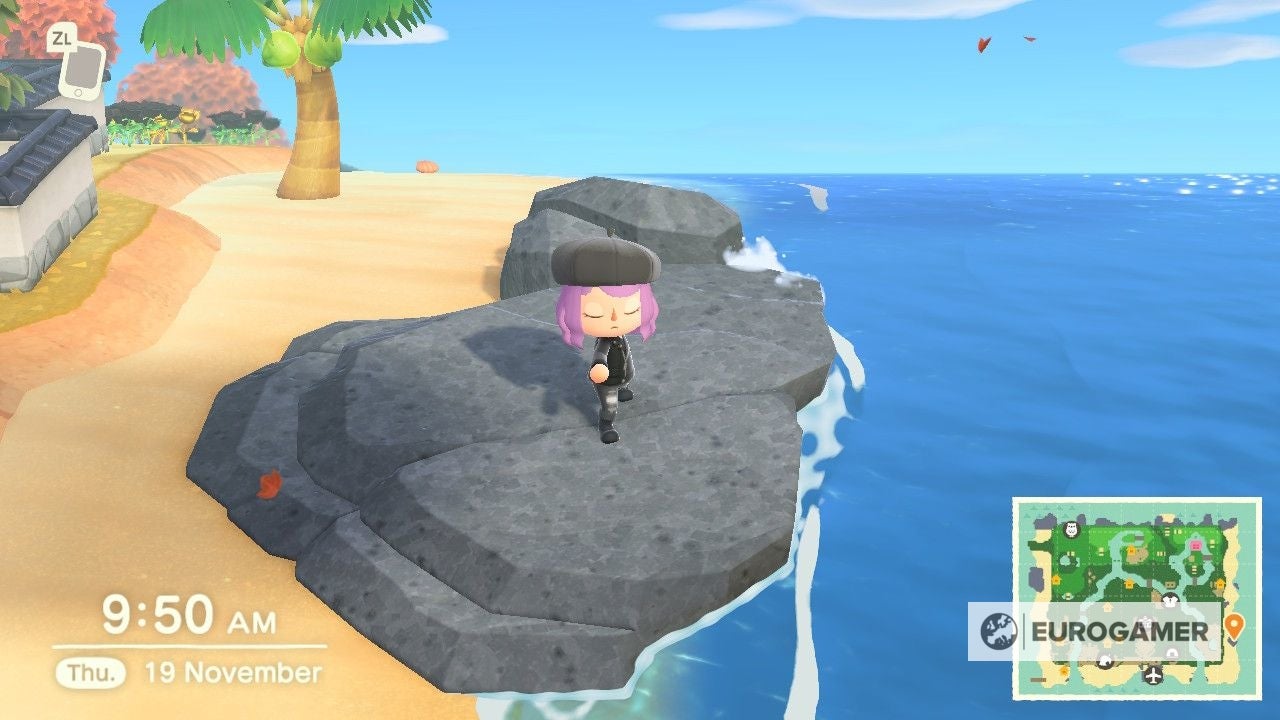
Task: Select a yellow house icon on the minimap
Action: tap(1056, 581)
